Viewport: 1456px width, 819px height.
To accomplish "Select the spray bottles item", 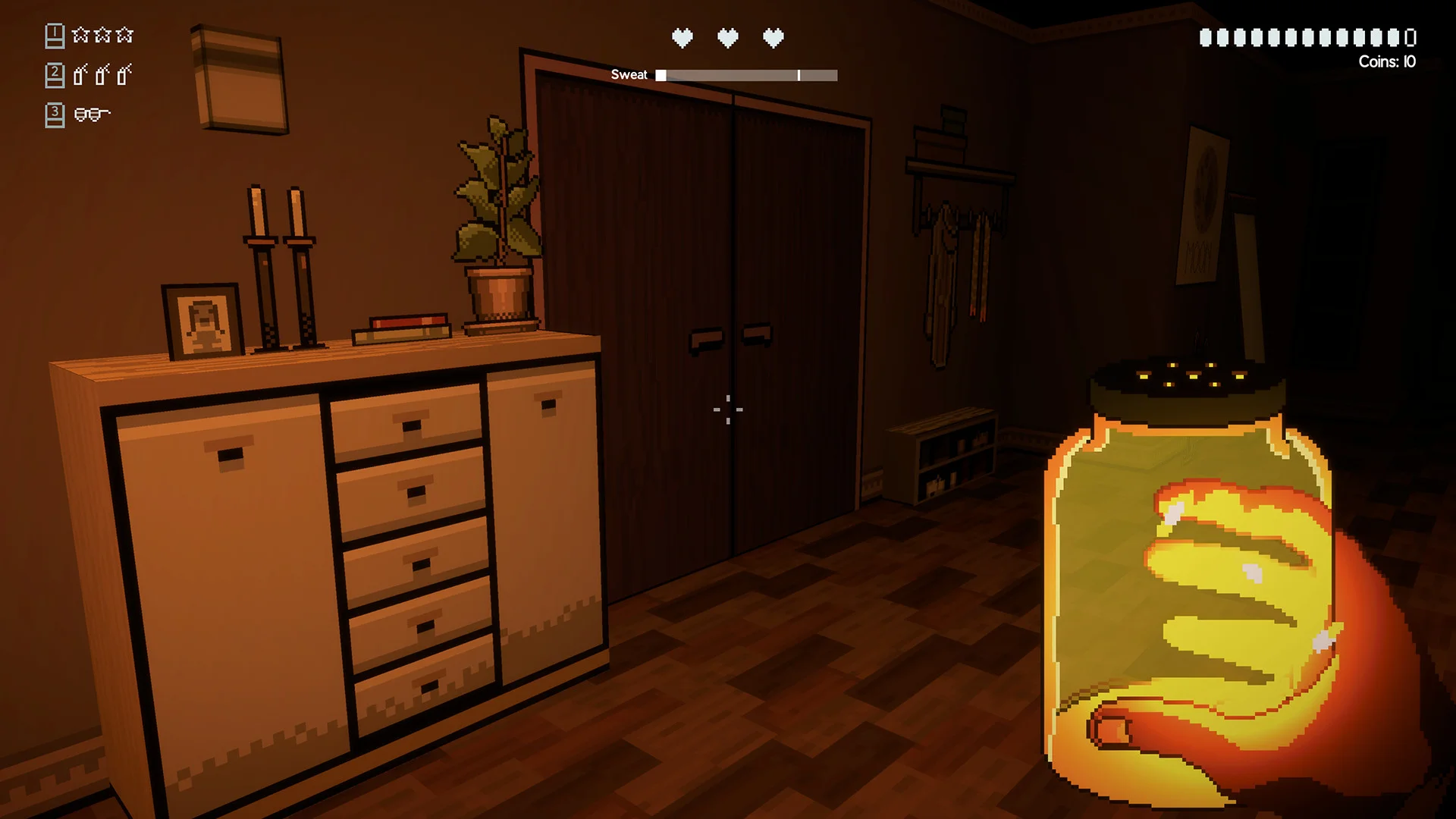I will click(102, 74).
